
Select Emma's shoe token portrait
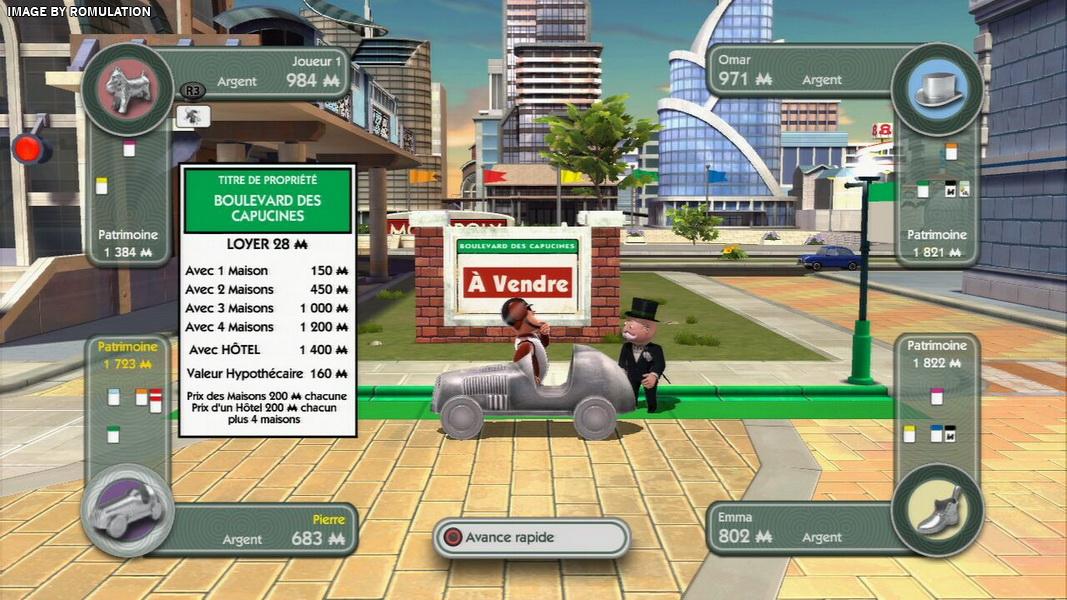point(937,510)
